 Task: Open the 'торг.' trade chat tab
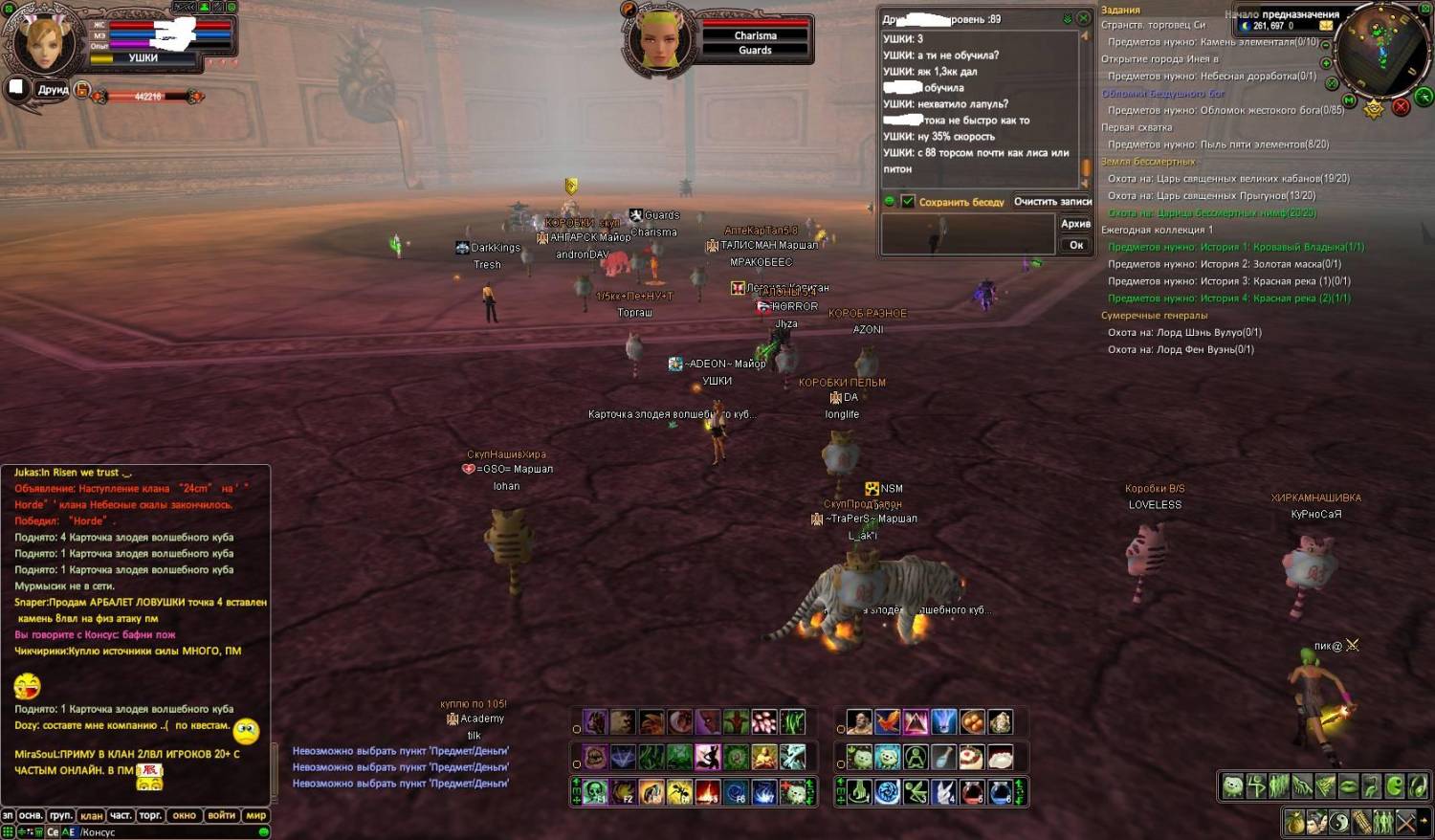150,816
